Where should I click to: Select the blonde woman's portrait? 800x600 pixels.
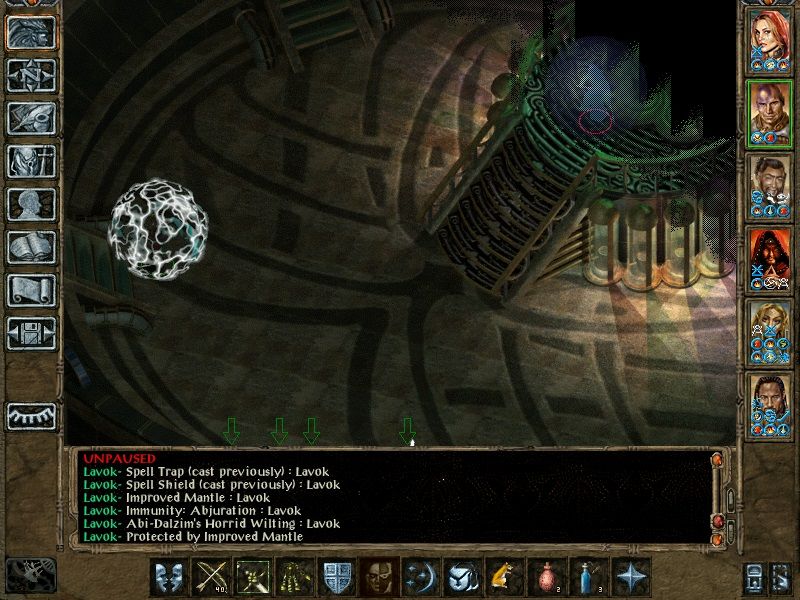coord(770,333)
